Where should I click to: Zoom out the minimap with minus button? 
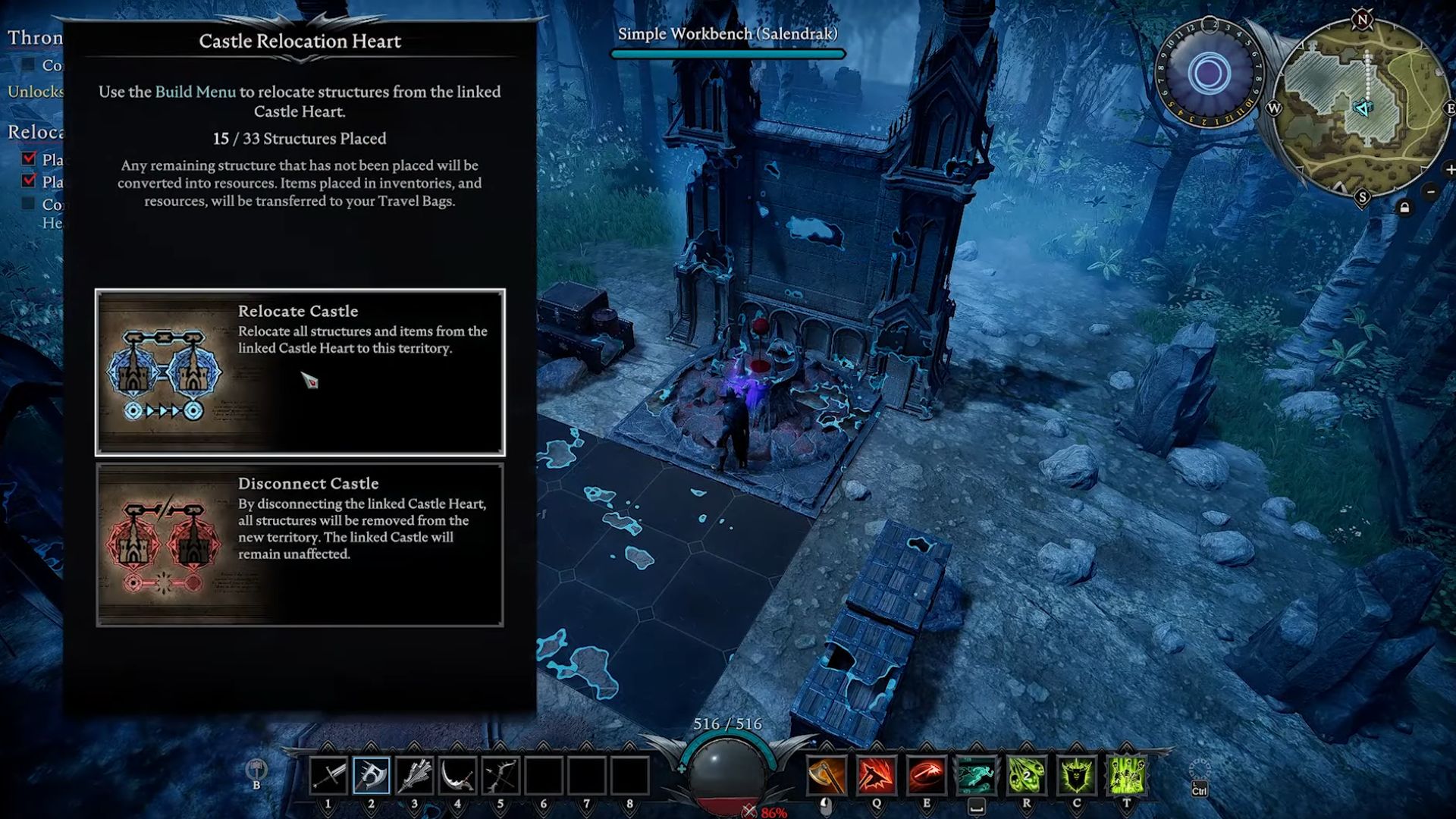[x=1430, y=192]
